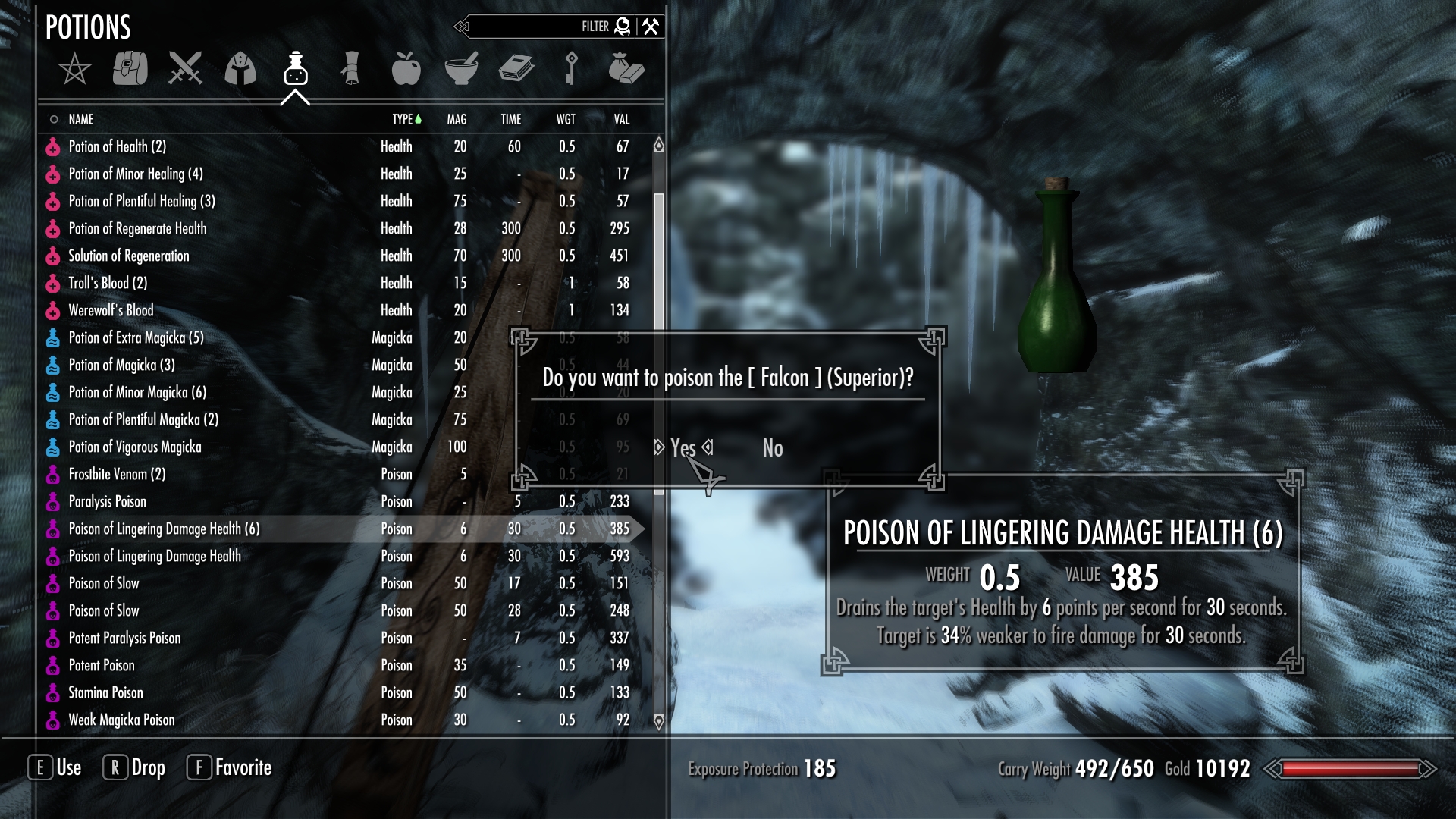Screen dimensions: 1456x819
Task: Choose Potion of Vigorous Magicka
Action: [135, 447]
